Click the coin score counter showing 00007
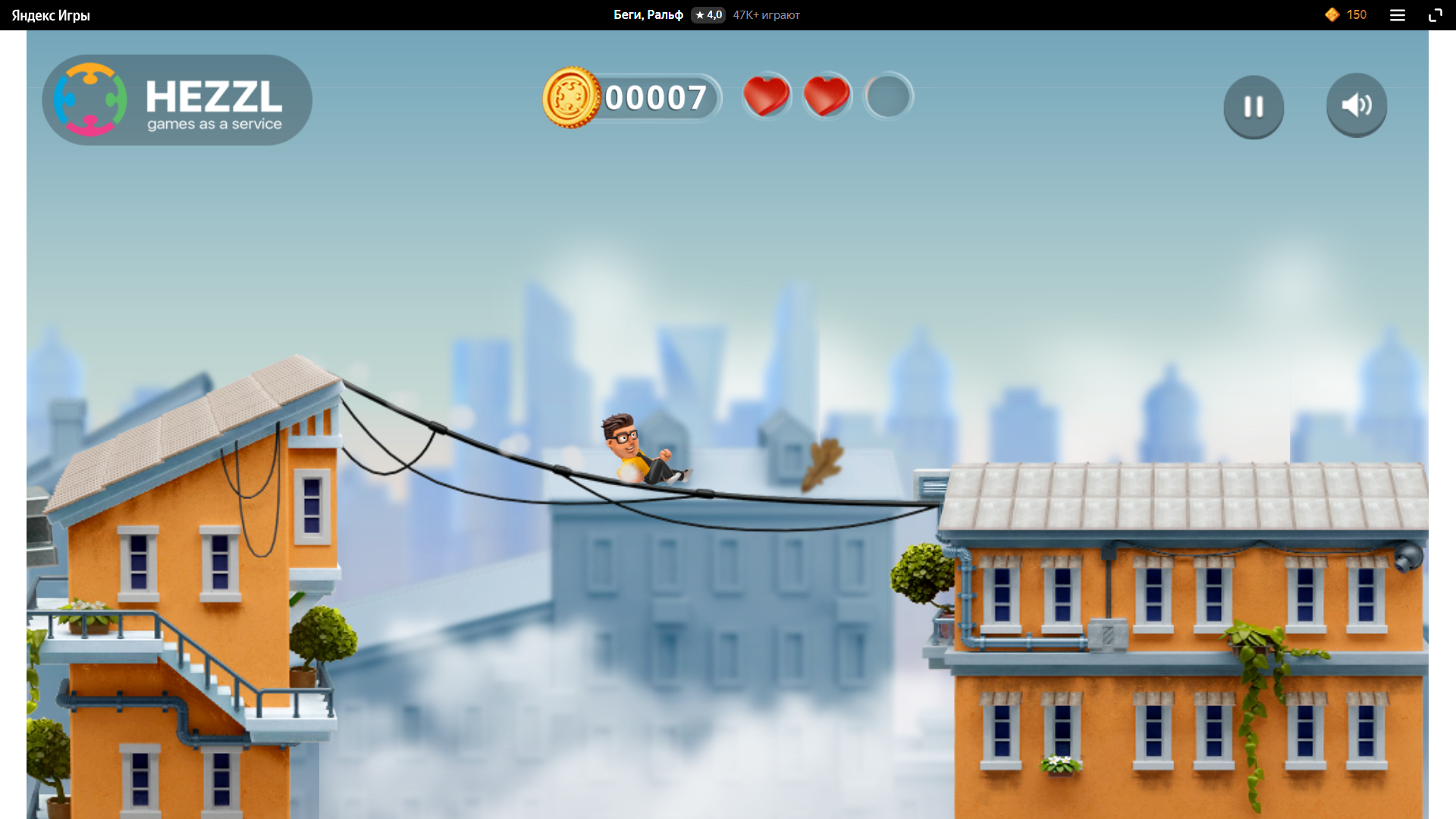This screenshot has height=819, width=1456. (x=657, y=97)
